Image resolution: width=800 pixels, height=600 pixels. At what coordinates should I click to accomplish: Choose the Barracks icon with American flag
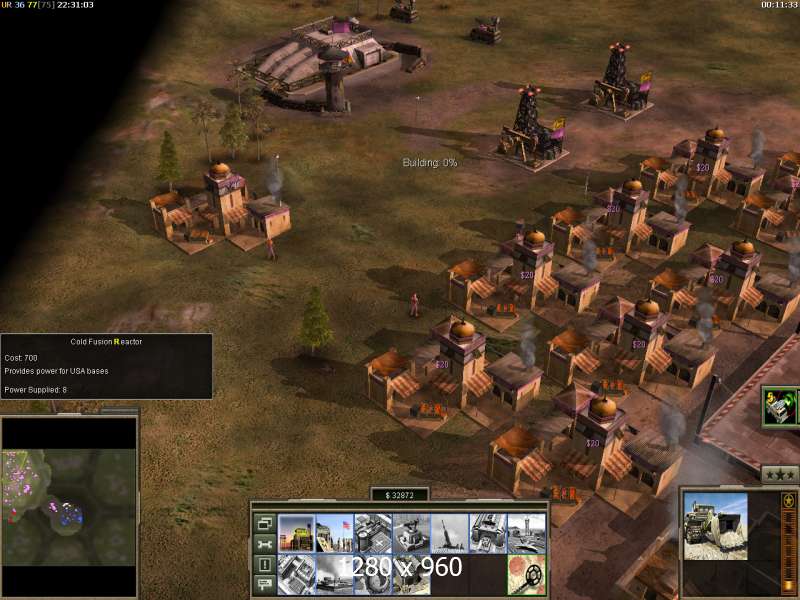[x=335, y=533]
